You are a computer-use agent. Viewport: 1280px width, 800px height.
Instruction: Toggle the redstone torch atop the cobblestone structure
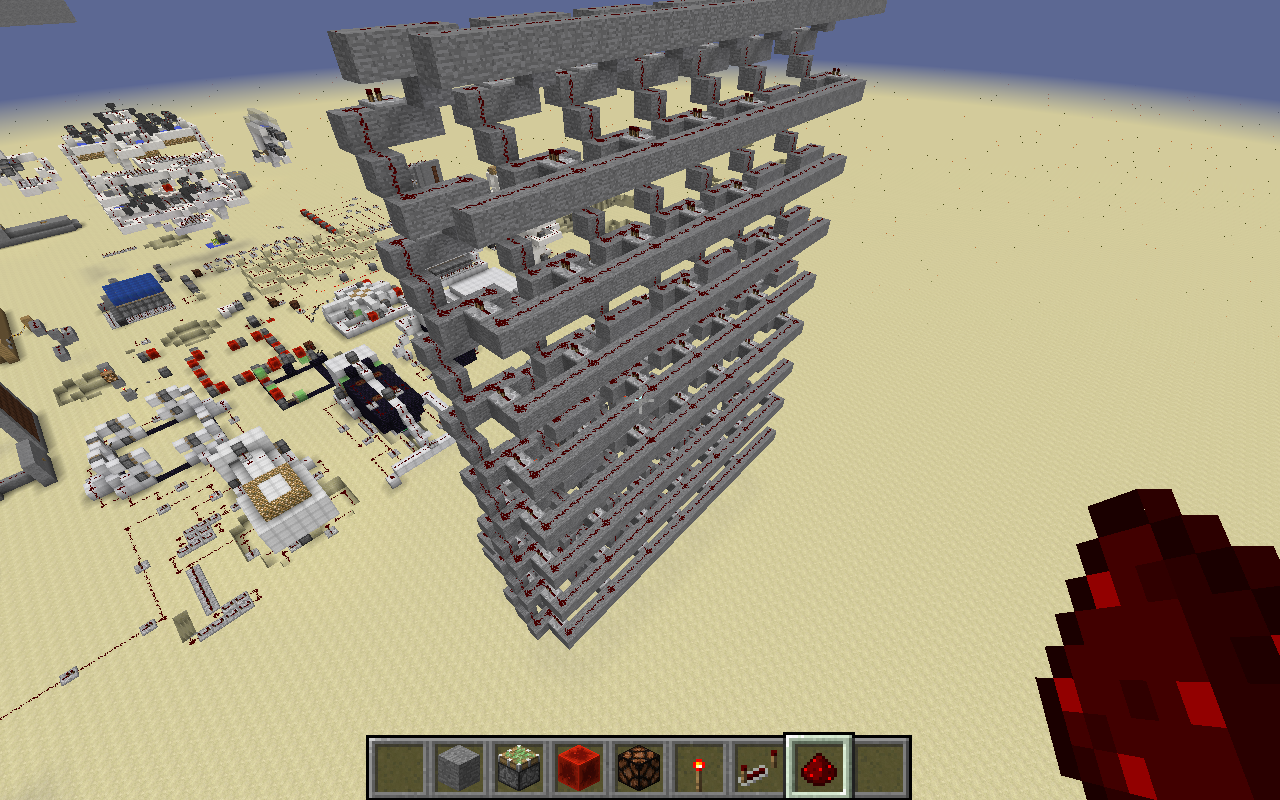click(x=375, y=95)
